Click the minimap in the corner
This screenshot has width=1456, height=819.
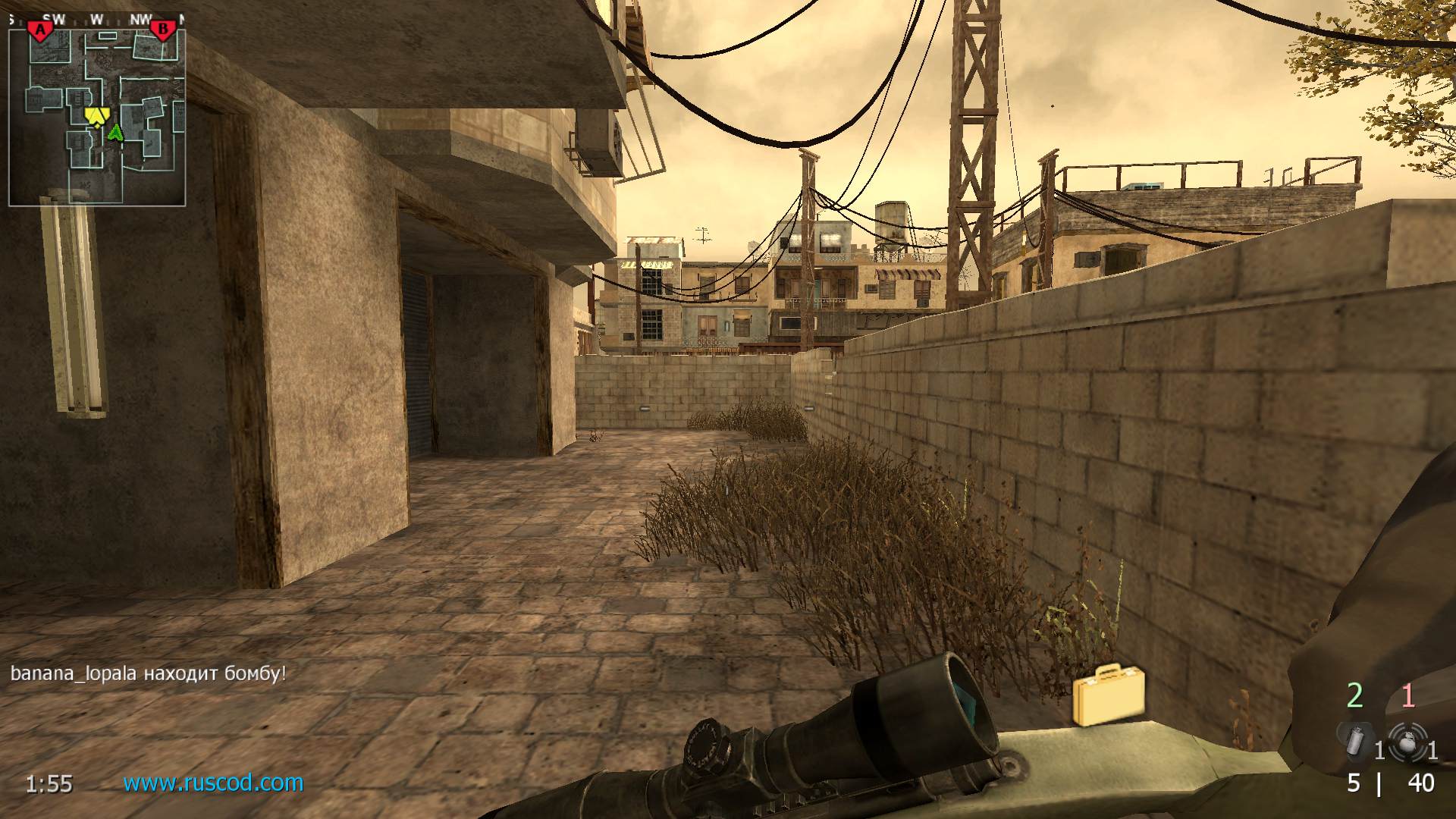point(97,114)
